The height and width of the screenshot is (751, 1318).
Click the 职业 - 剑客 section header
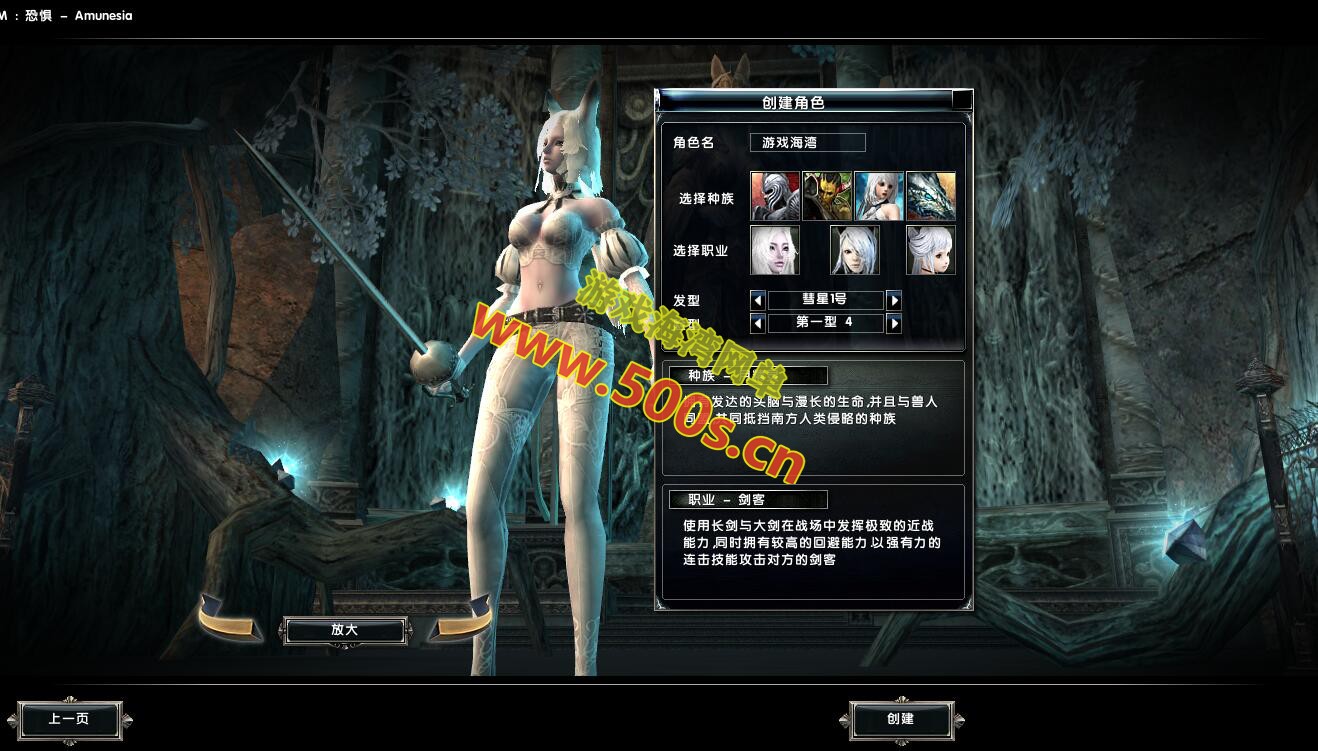(749, 500)
